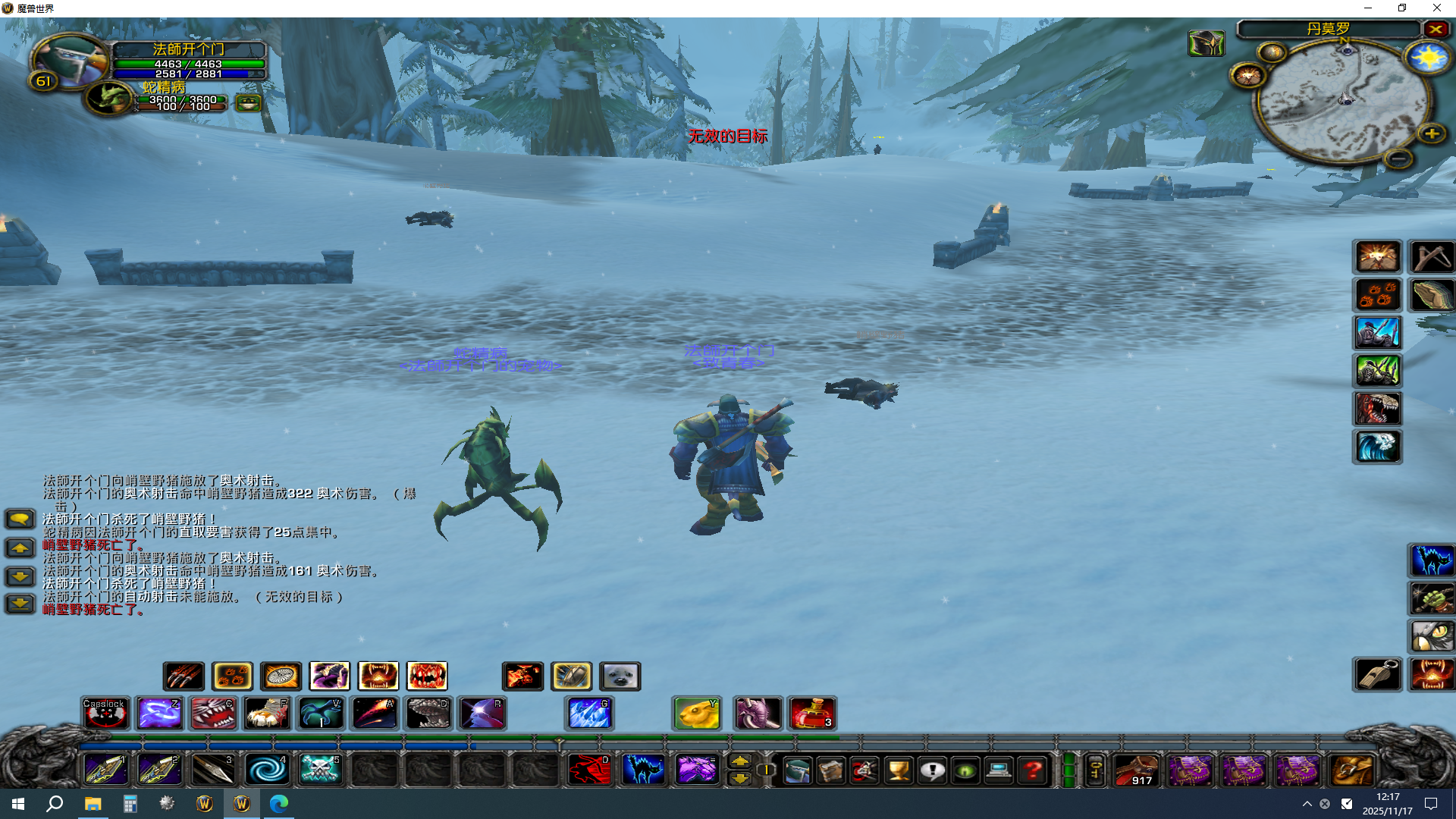This screenshot has height=819, width=1456.
Task: Open the golden trophy micro menu button
Action: [899, 771]
